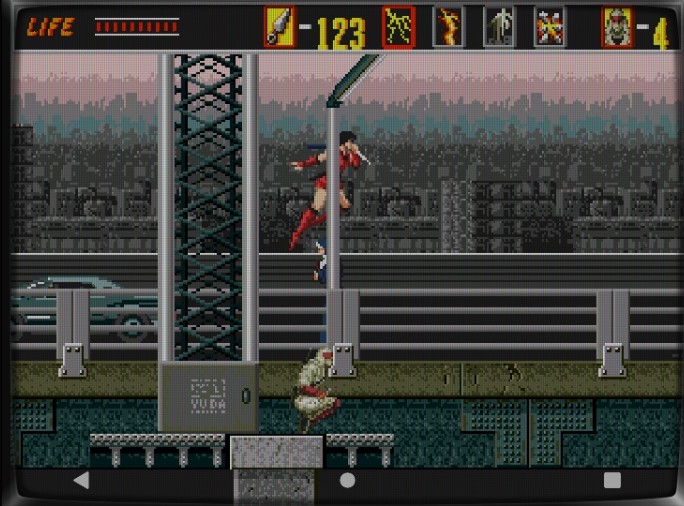Tap the Android home circle button
The image size is (684, 506).
[347, 480]
